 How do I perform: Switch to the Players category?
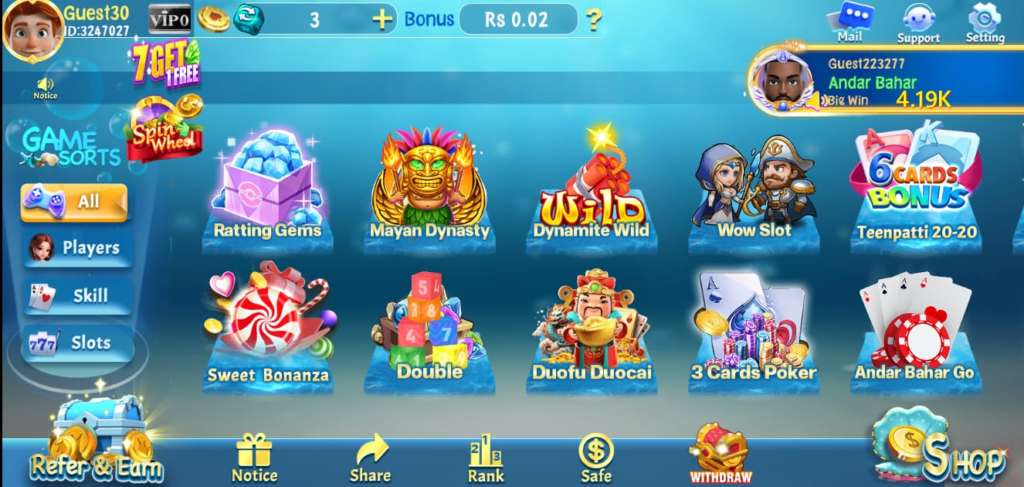pyautogui.click(x=78, y=247)
